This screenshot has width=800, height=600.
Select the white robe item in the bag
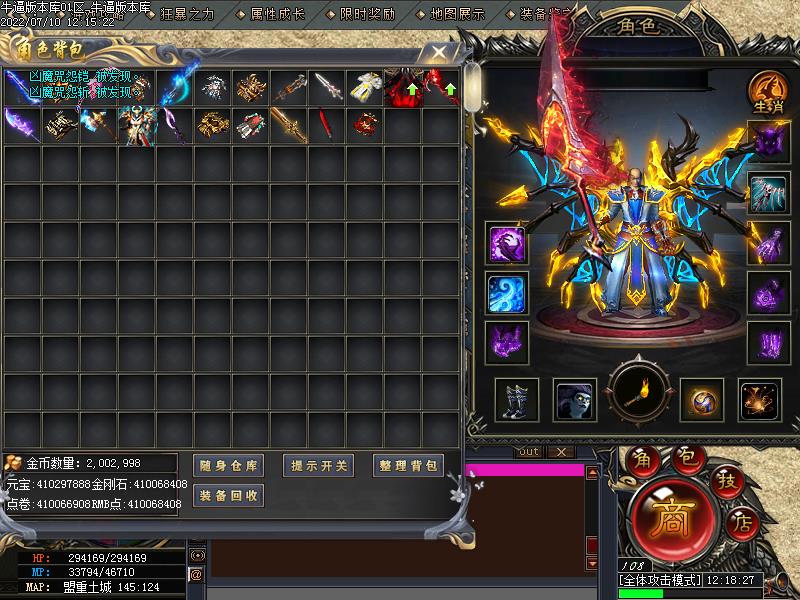[x=365, y=87]
